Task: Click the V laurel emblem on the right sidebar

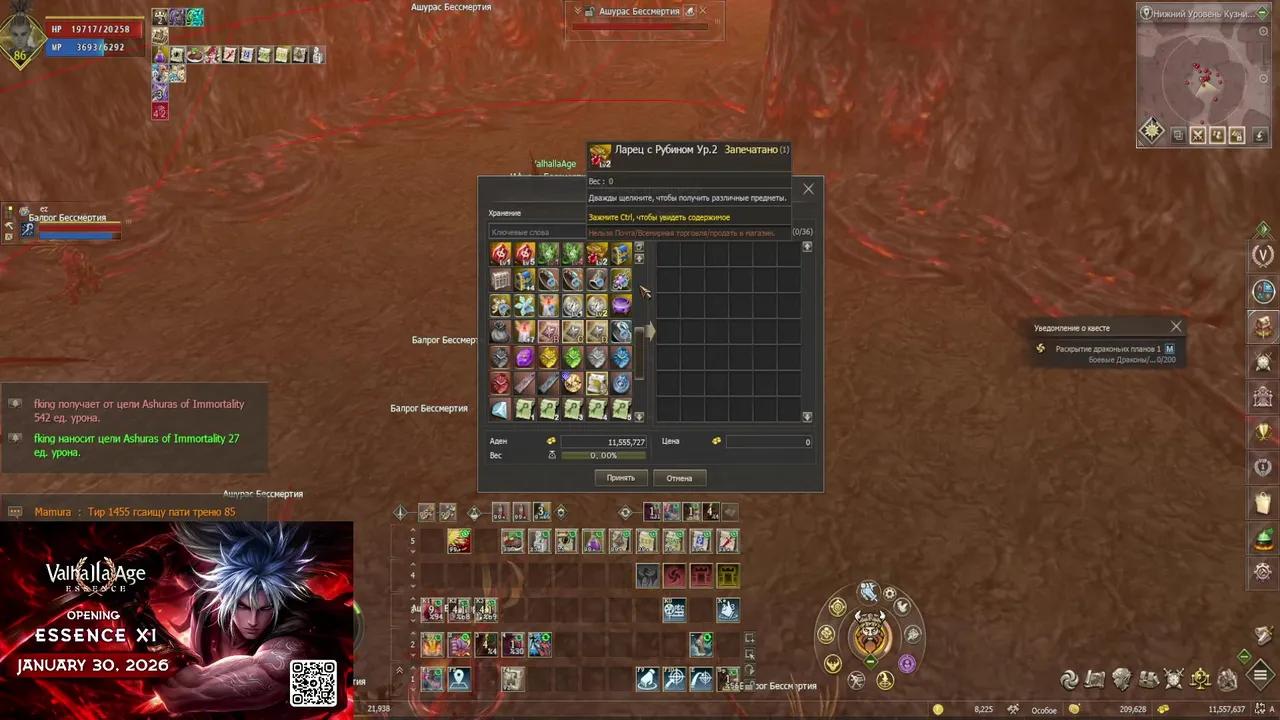Action: (x=1263, y=255)
